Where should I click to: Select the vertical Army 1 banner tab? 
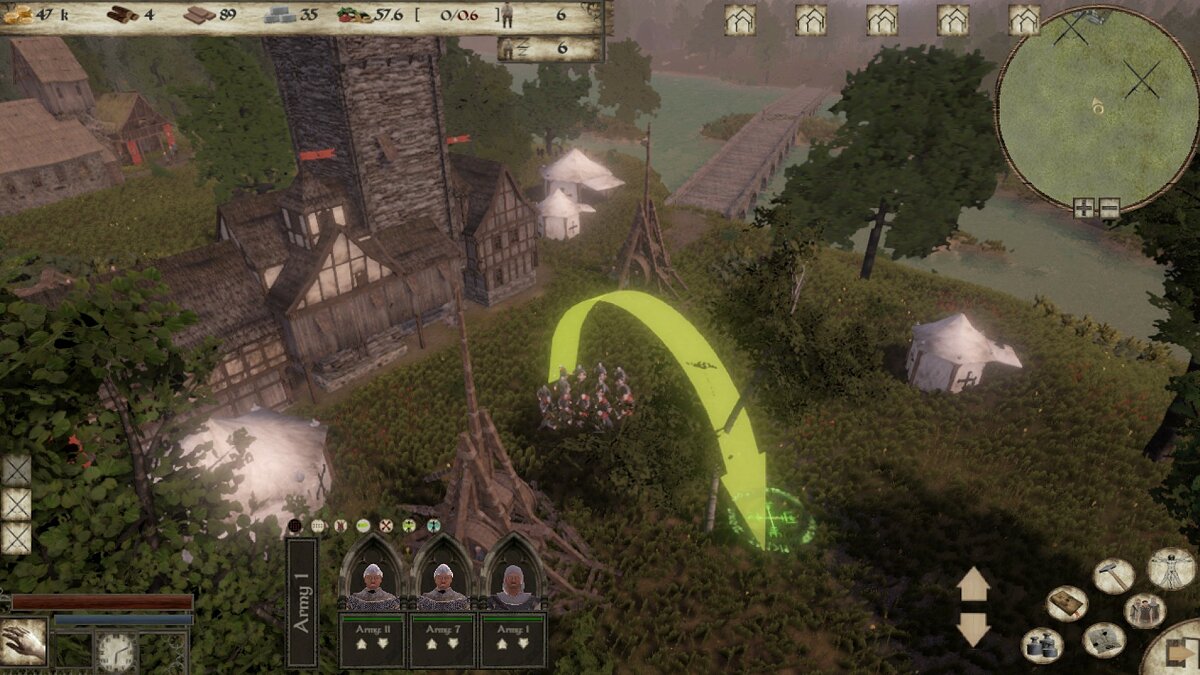pos(301,602)
